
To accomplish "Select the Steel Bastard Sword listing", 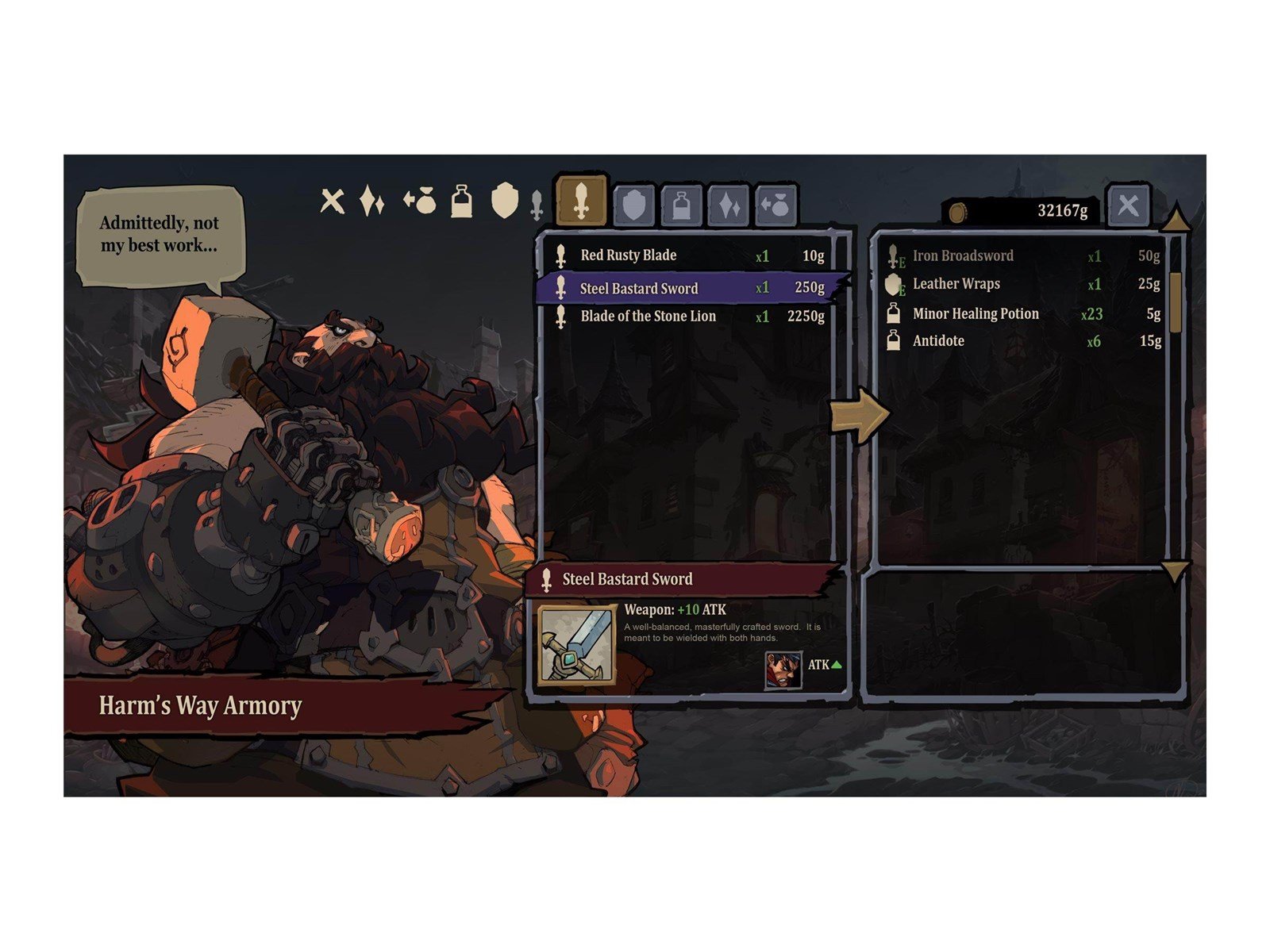I will pyautogui.click(x=687, y=287).
